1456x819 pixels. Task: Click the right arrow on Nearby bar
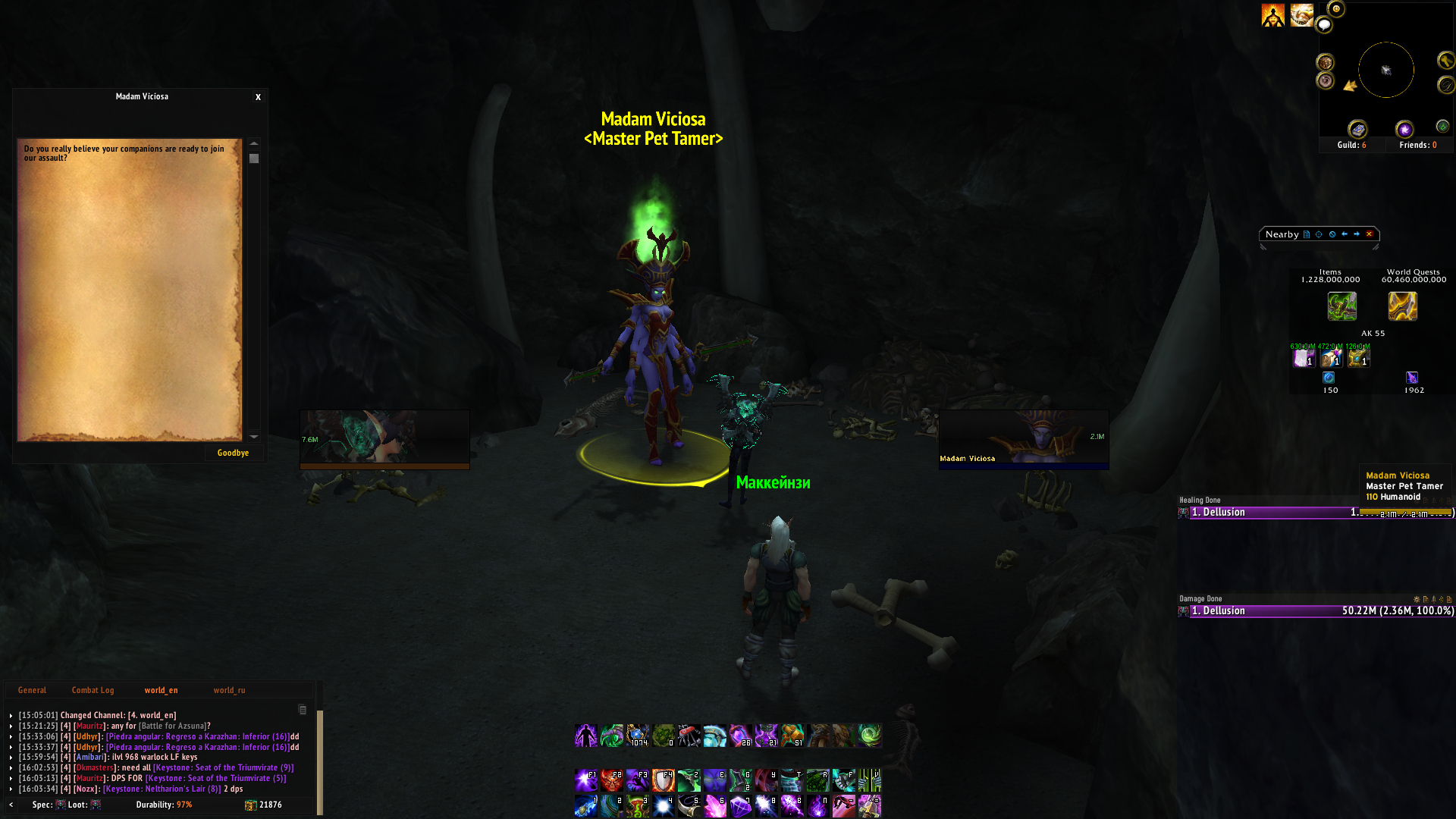coord(1357,234)
